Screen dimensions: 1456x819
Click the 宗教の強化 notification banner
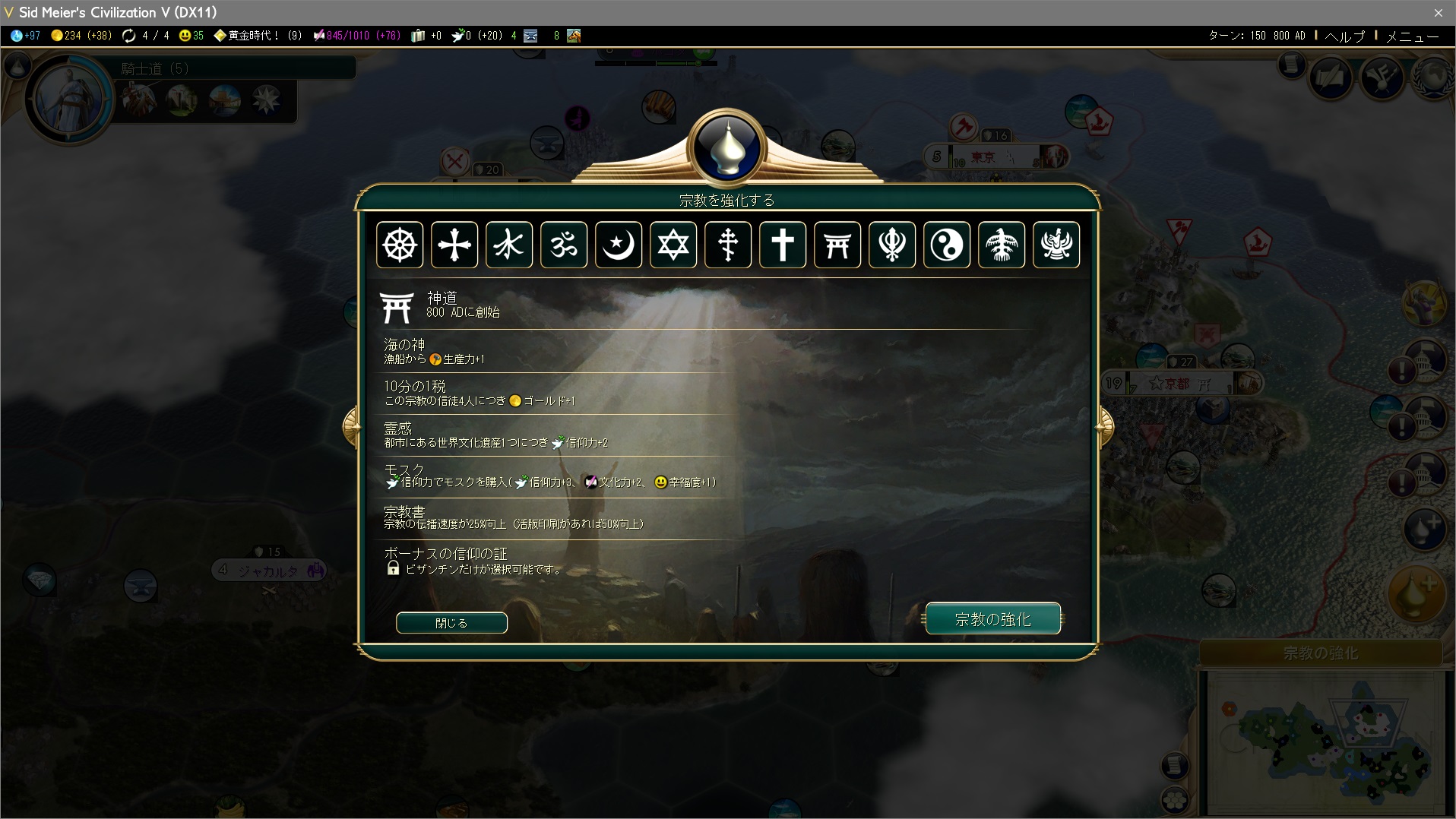click(1321, 653)
